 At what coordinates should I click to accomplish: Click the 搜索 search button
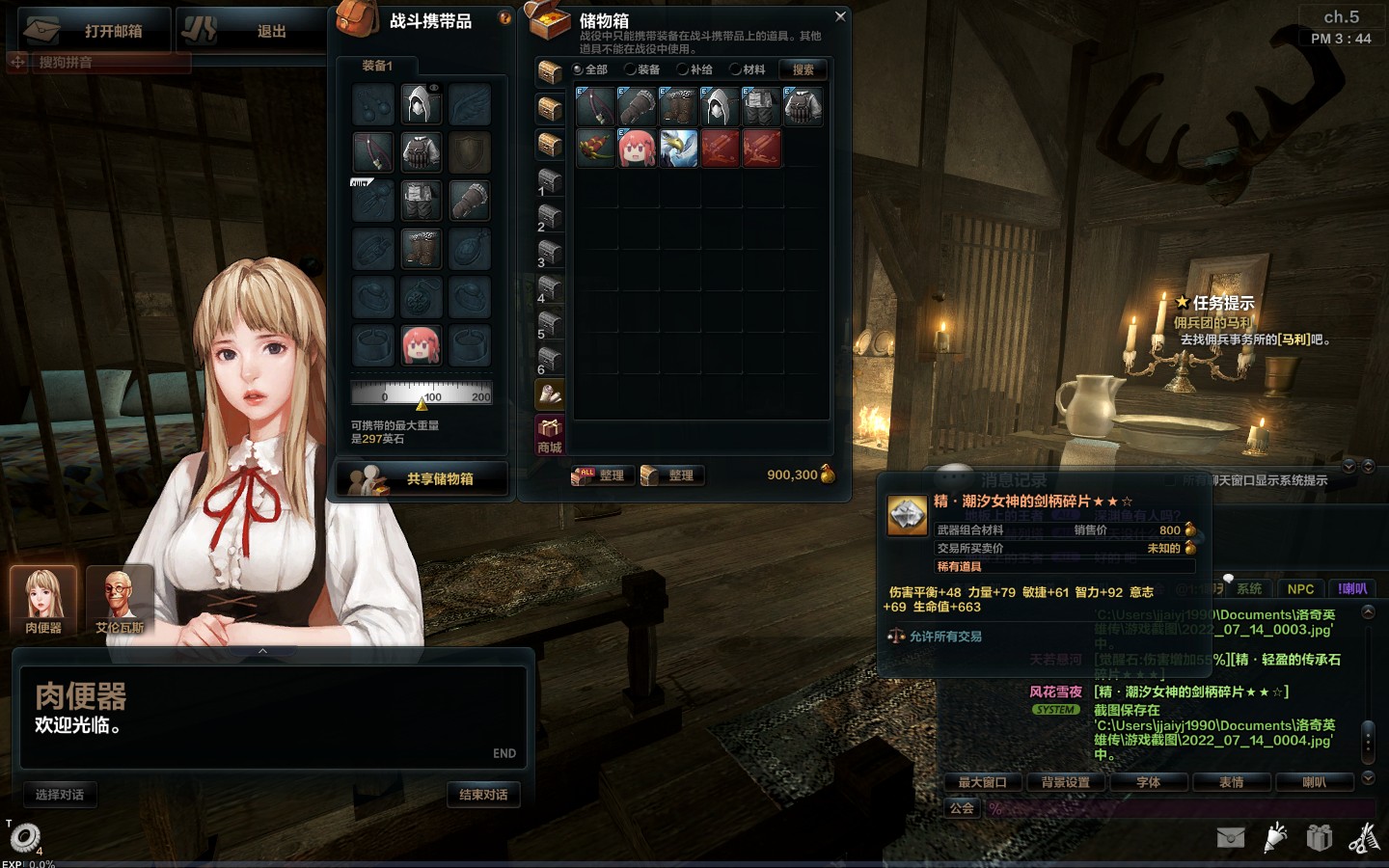pyautogui.click(x=803, y=69)
